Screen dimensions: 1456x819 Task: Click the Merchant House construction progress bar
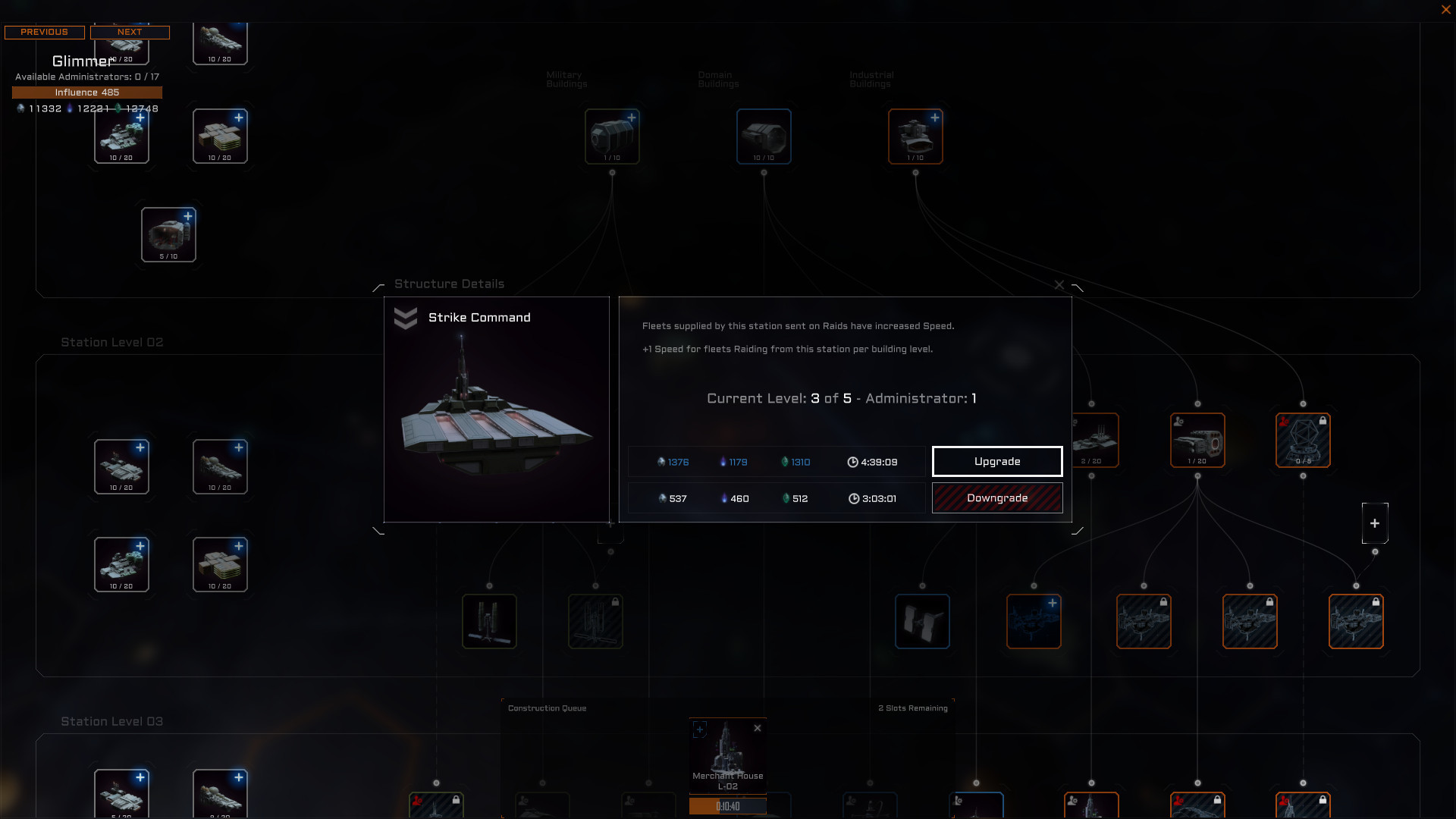[x=728, y=806]
